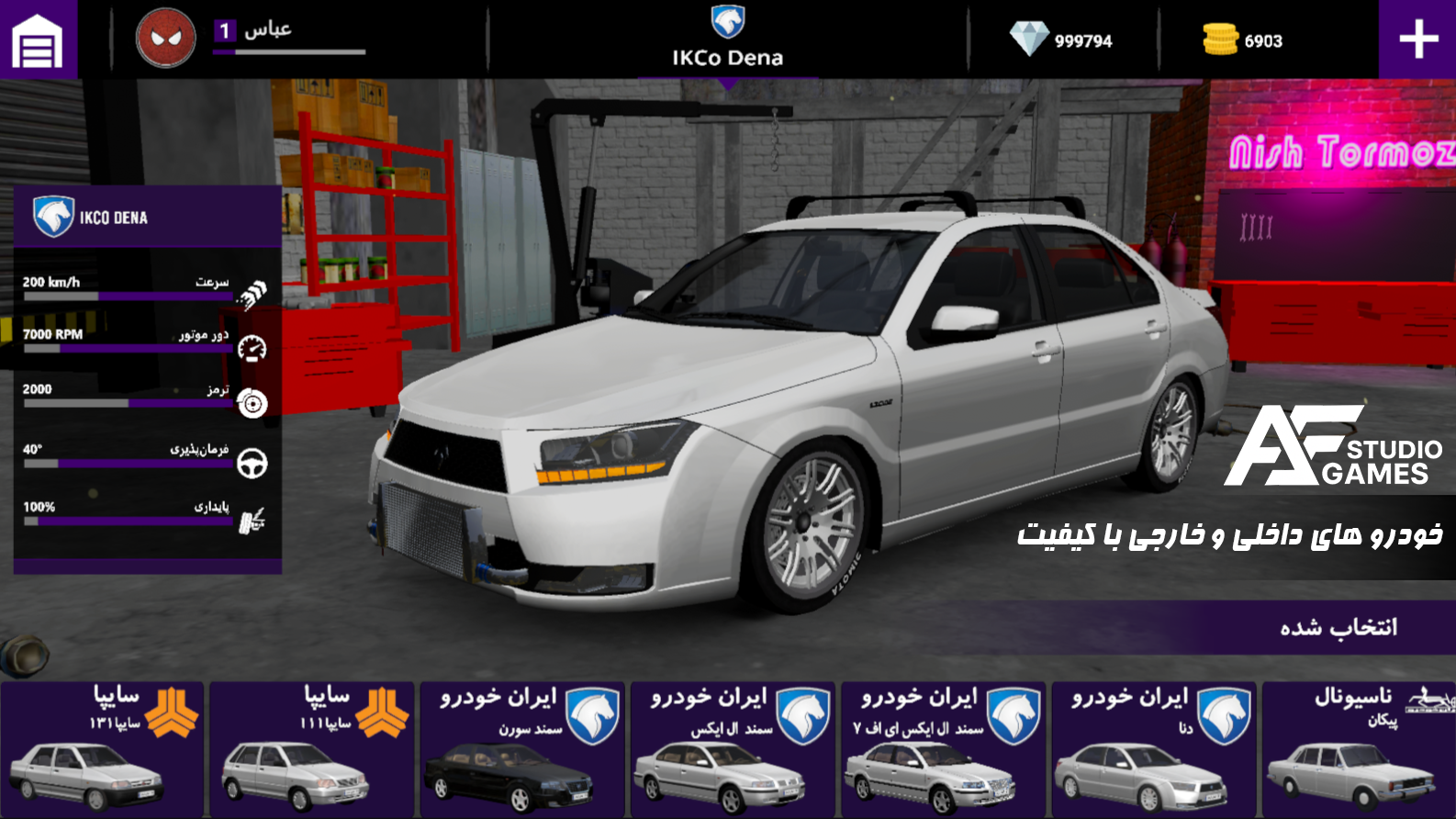Open the garage home menu icon
Image resolution: width=1456 pixels, height=819 pixels.
click(37, 39)
